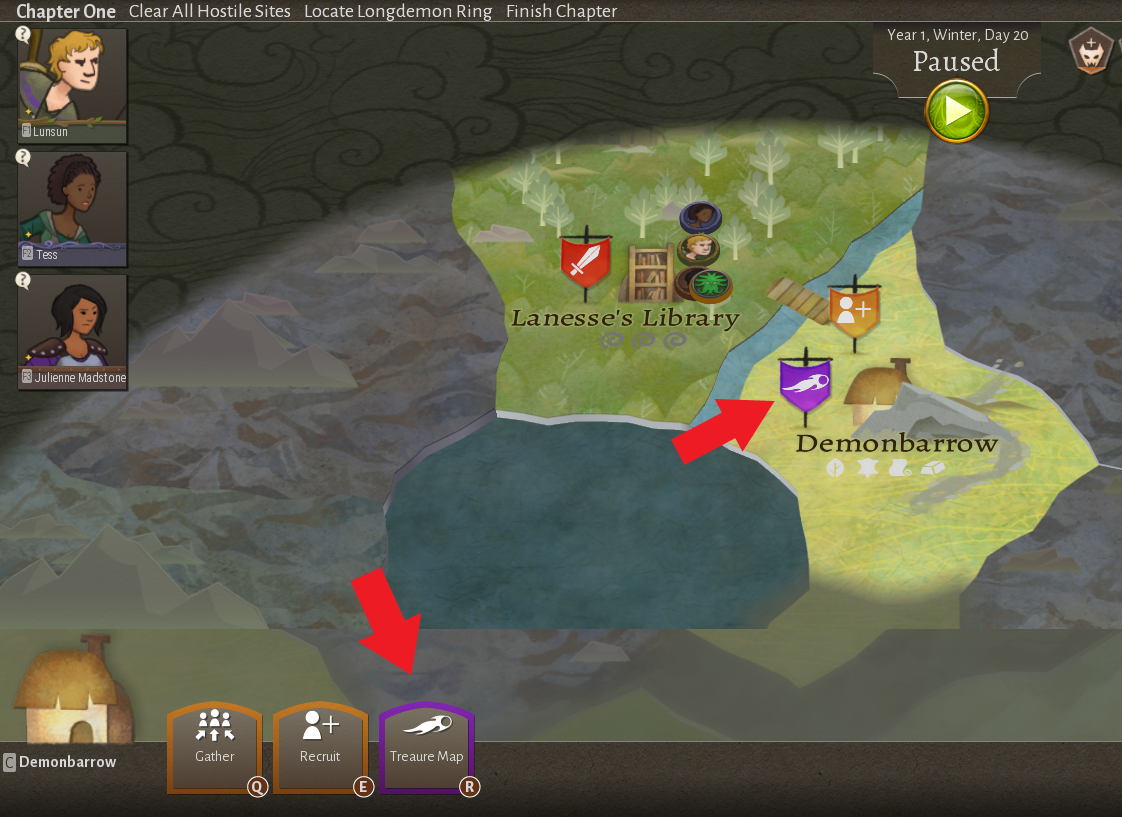Select the party tokens at Lanesse's Library

pyautogui.click(x=702, y=250)
